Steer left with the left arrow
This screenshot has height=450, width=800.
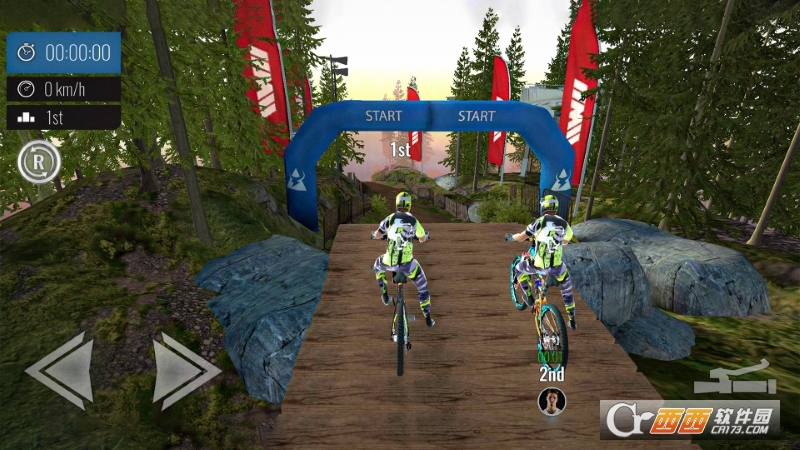pyautogui.click(x=62, y=370)
